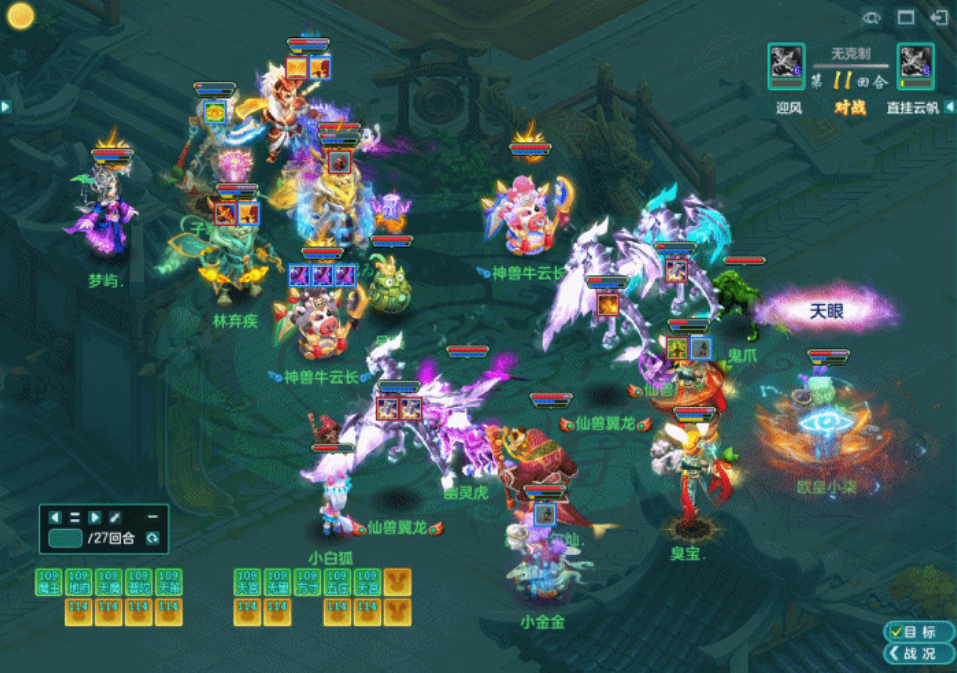Click the round number input box
Image resolution: width=957 pixels, height=673 pixels.
(65, 538)
